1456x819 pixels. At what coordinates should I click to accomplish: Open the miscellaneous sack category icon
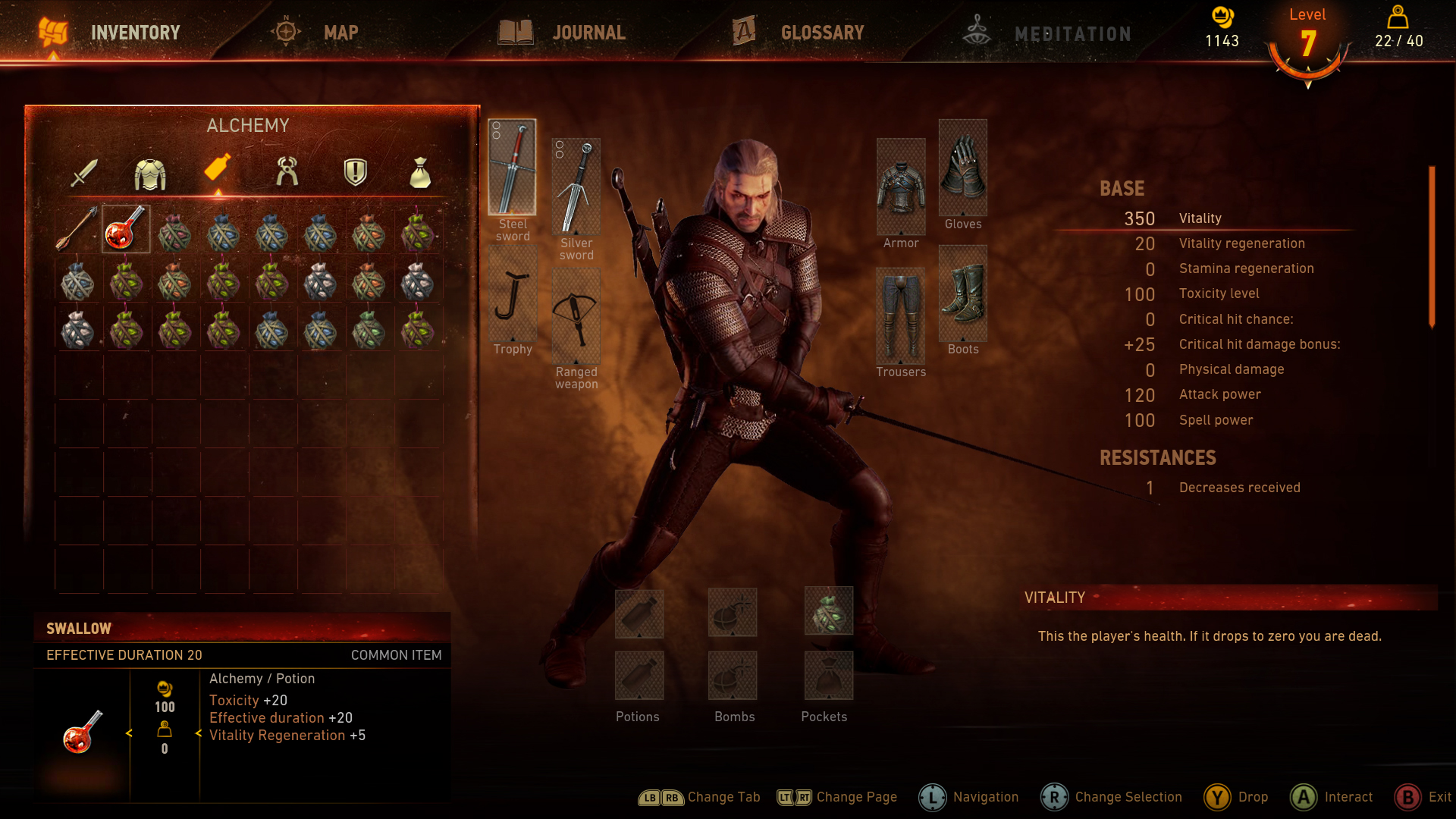click(x=419, y=172)
